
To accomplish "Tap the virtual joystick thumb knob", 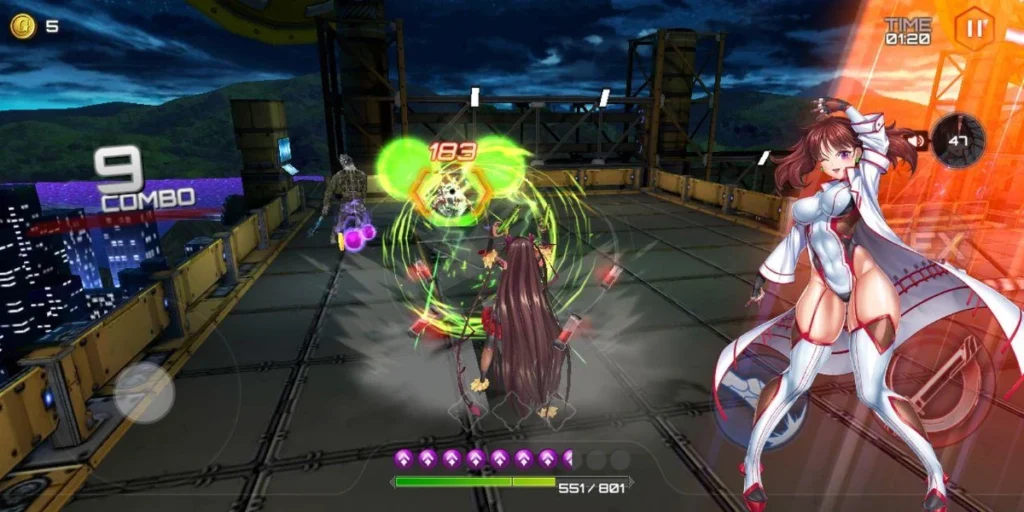I will pyautogui.click(x=144, y=391).
